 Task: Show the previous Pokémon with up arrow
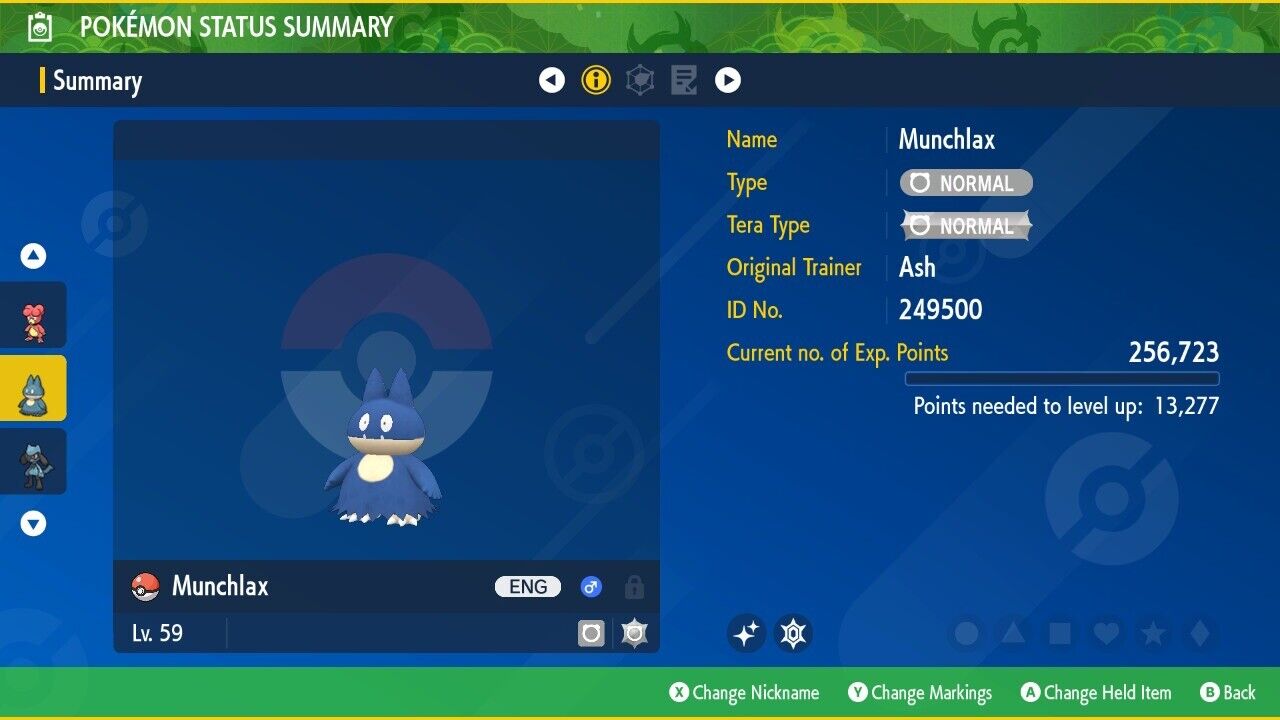[34, 256]
